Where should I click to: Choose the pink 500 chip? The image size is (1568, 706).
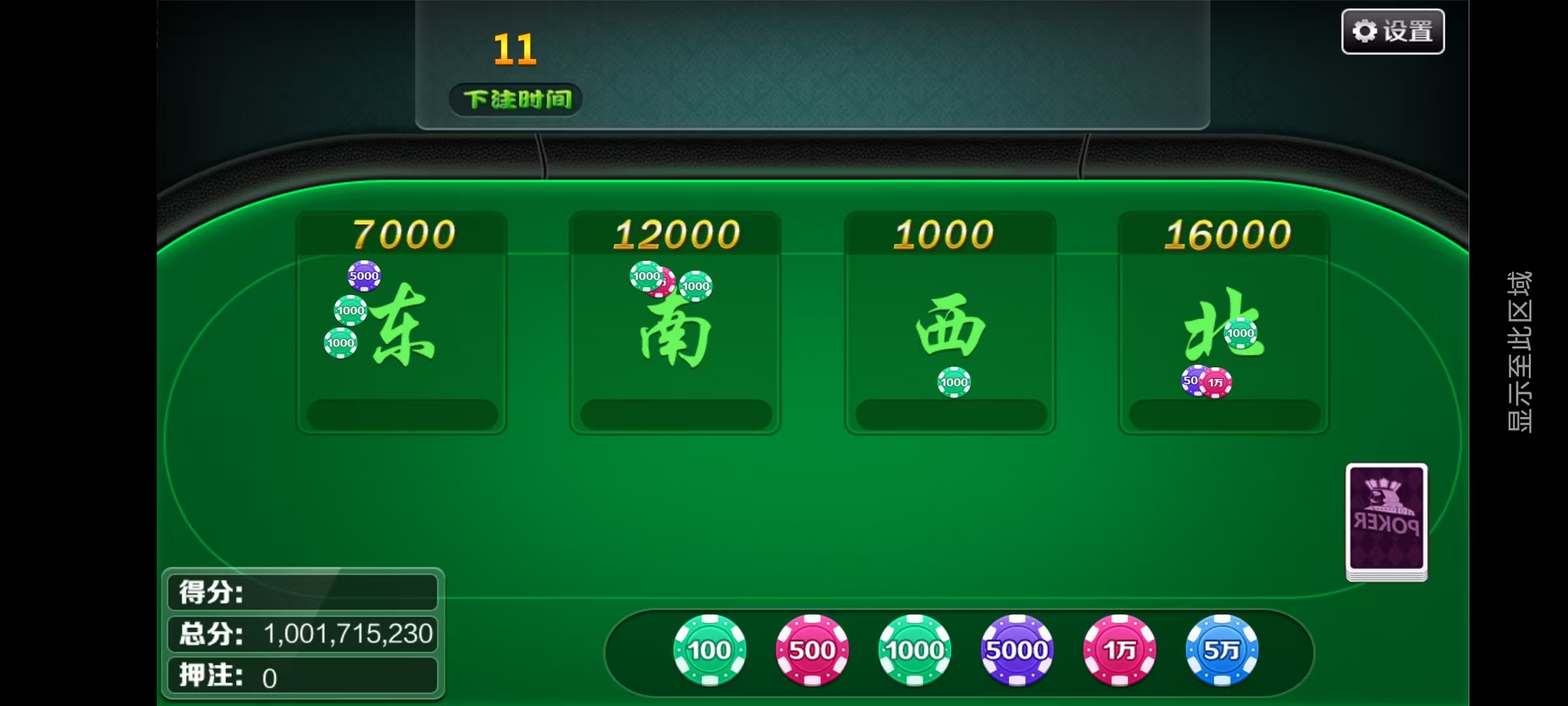click(x=812, y=650)
